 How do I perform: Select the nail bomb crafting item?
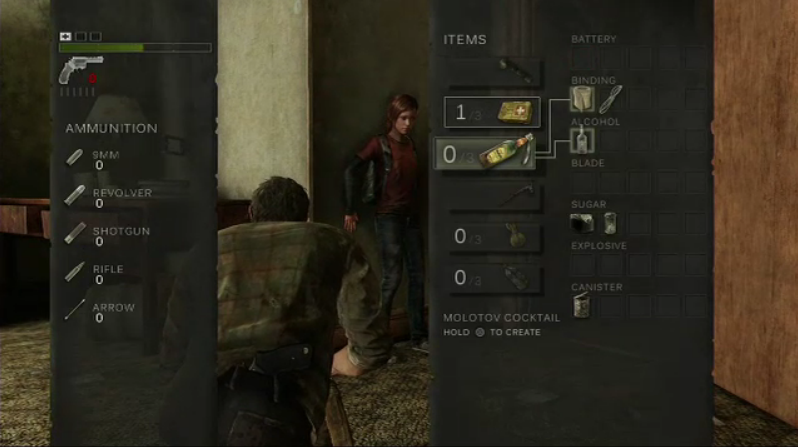(495, 236)
